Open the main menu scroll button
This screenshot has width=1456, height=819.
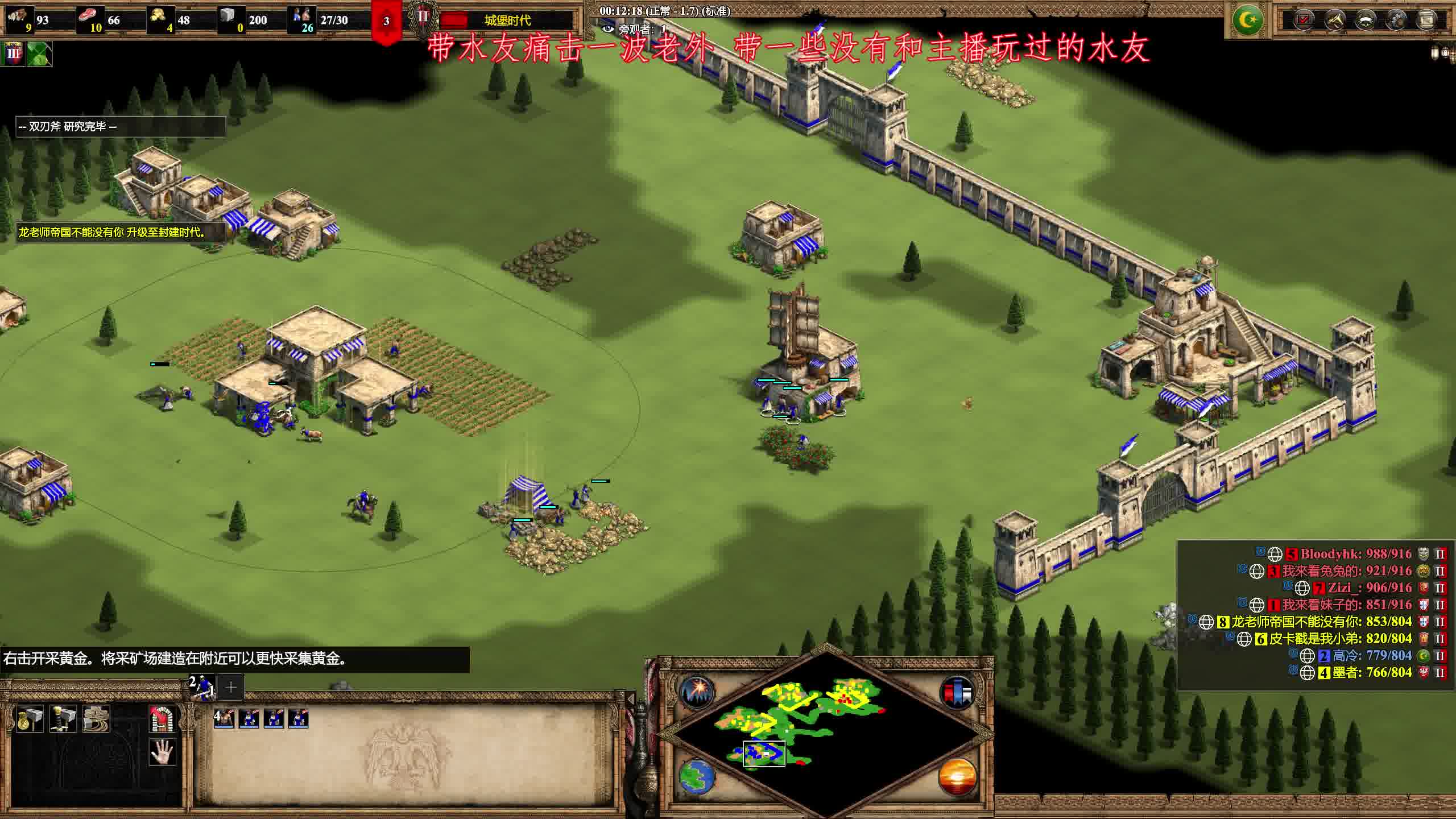1426,20
